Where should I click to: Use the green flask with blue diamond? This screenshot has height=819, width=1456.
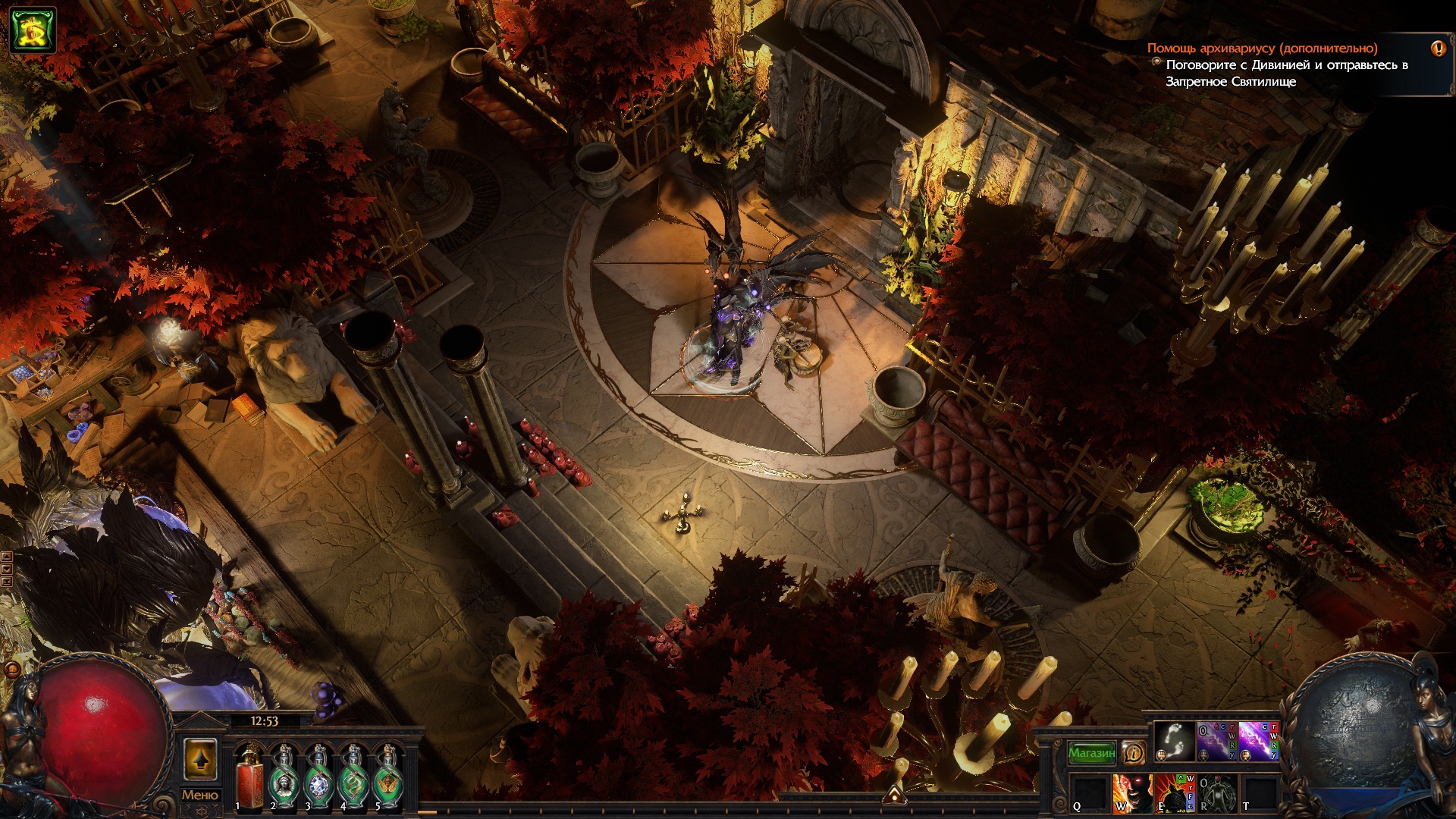tap(318, 777)
